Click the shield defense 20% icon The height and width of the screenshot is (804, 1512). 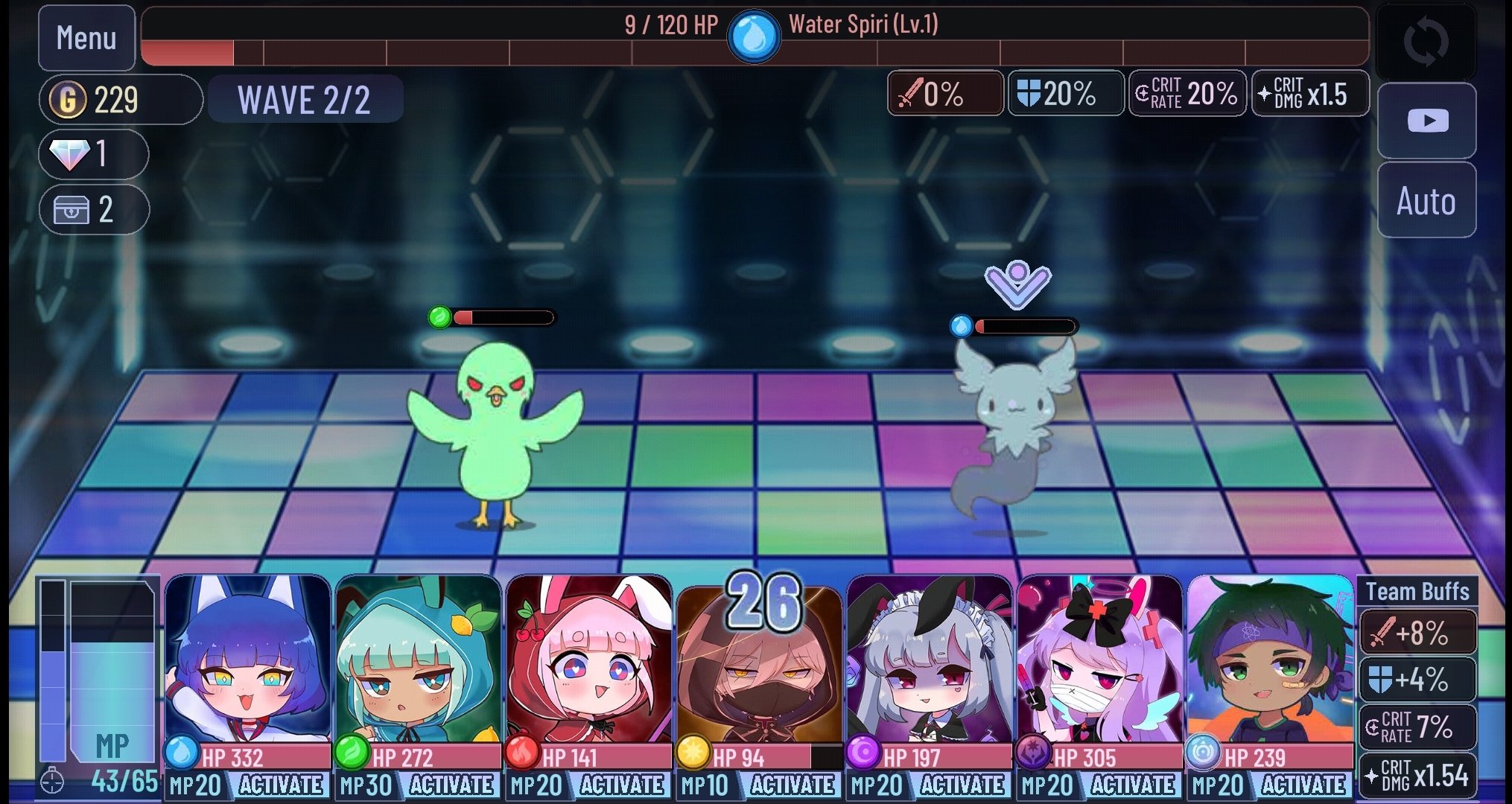(x=1065, y=93)
